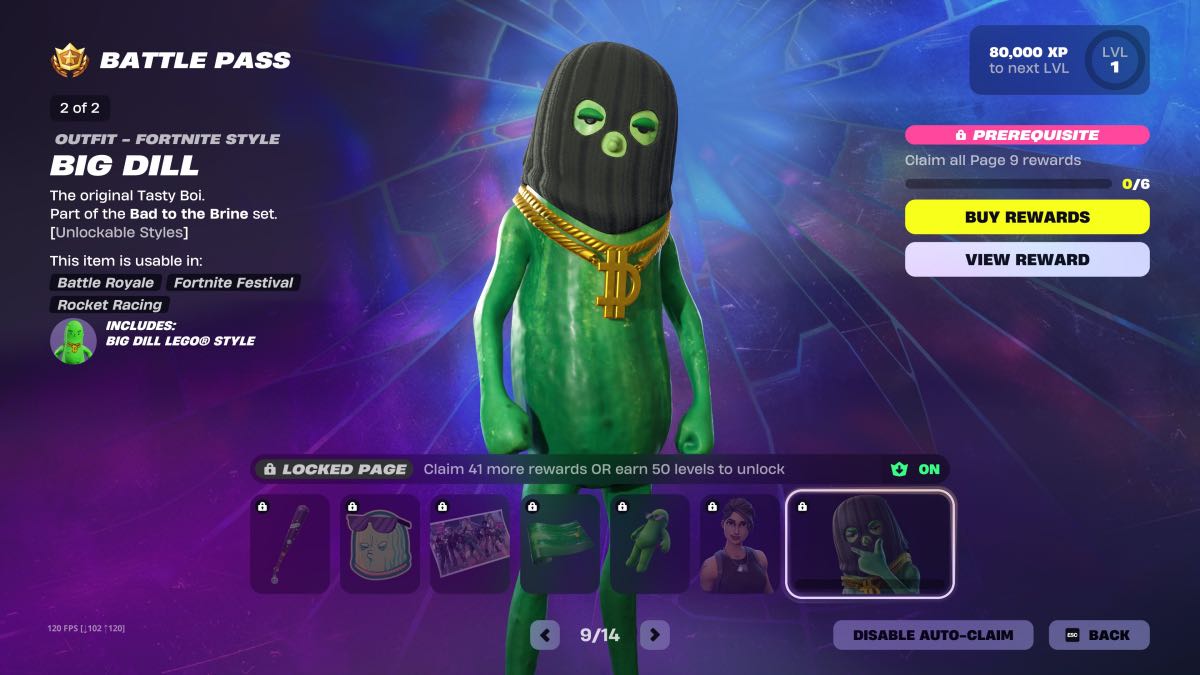The image size is (1200, 675).
Task: Go back with the Back button
Action: 1098,635
